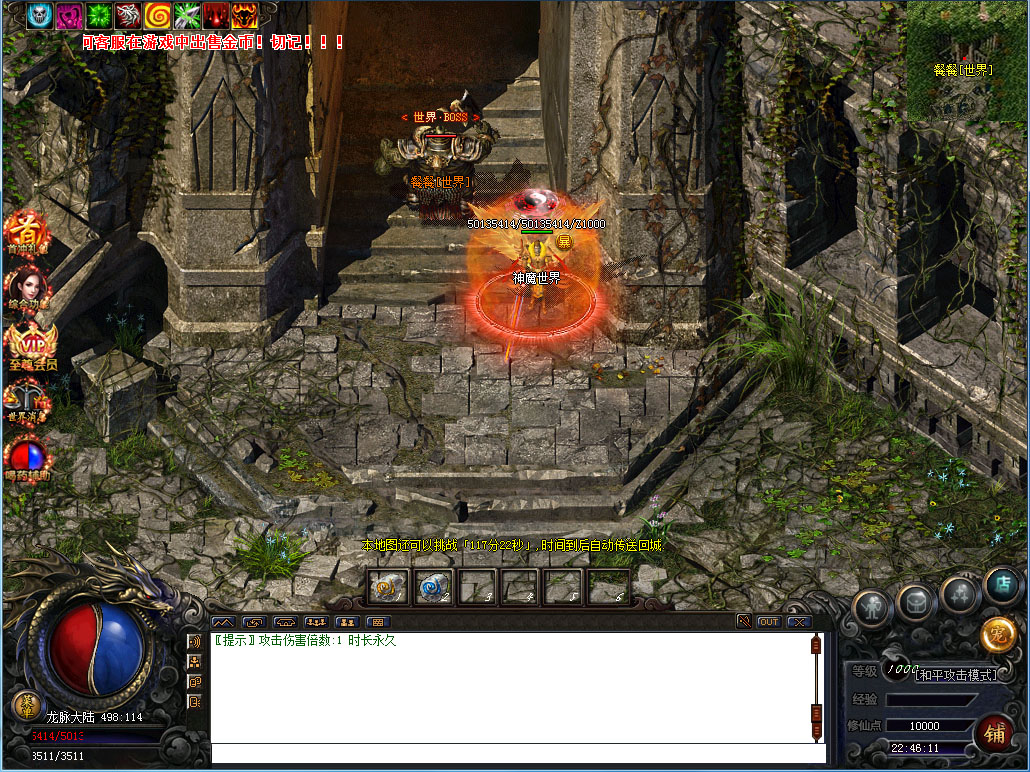The image size is (1030, 772).
Task: Use the item in hotbar slot 1
Action: coord(388,587)
